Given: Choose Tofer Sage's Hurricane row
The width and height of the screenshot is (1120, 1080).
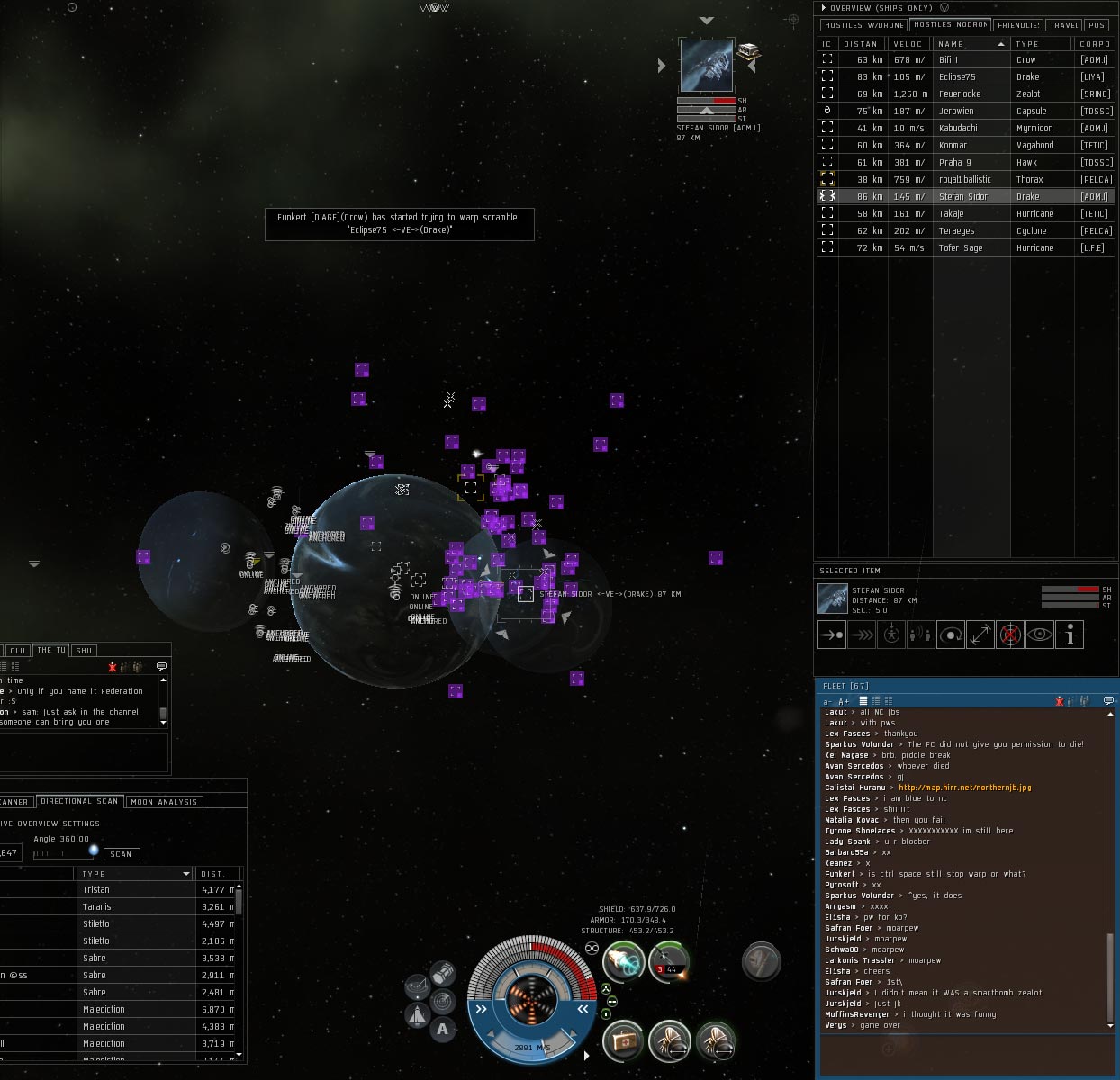Looking at the screenshot, I should coord(961,248).
